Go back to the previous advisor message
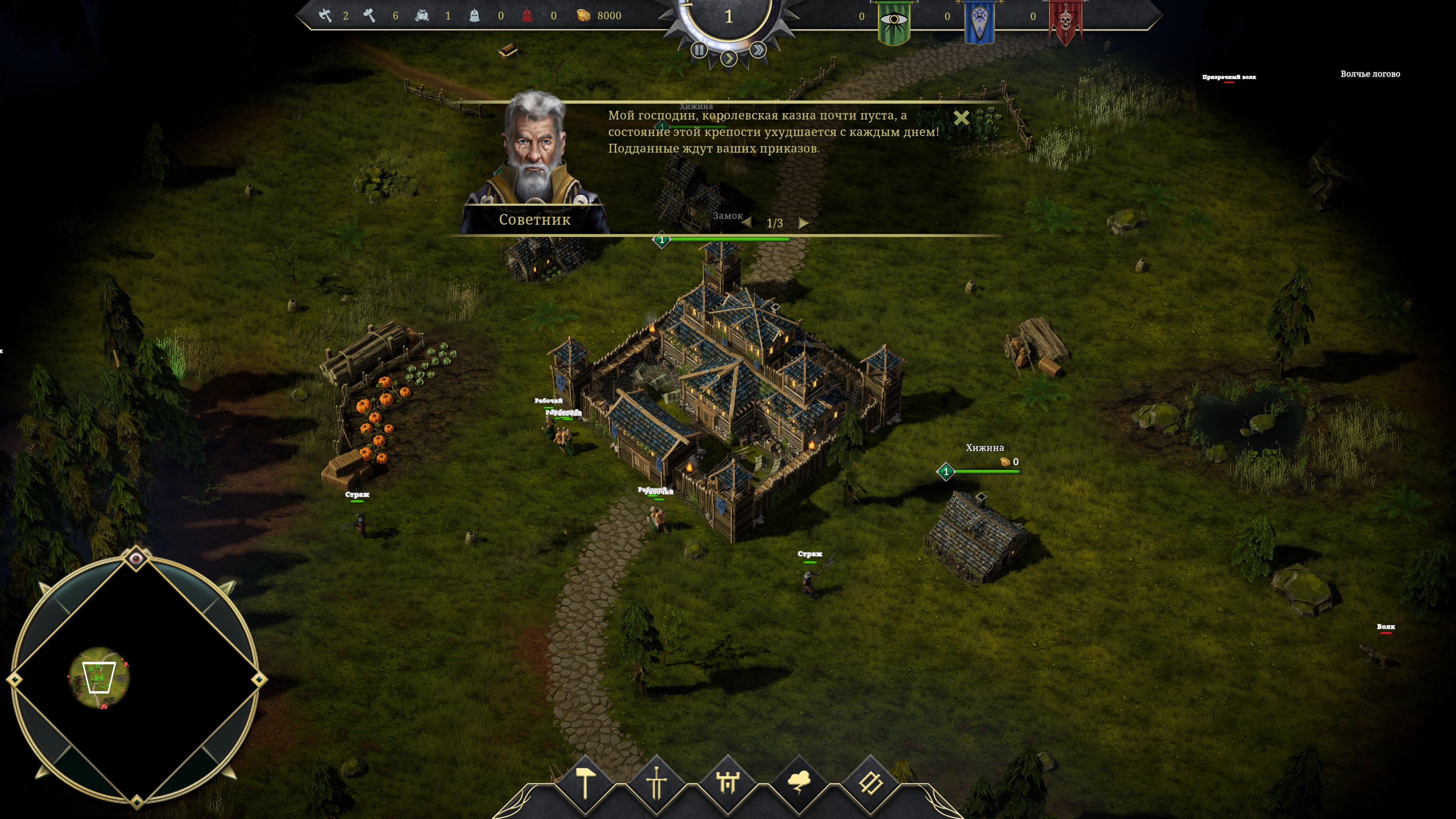 coord(747,223)
